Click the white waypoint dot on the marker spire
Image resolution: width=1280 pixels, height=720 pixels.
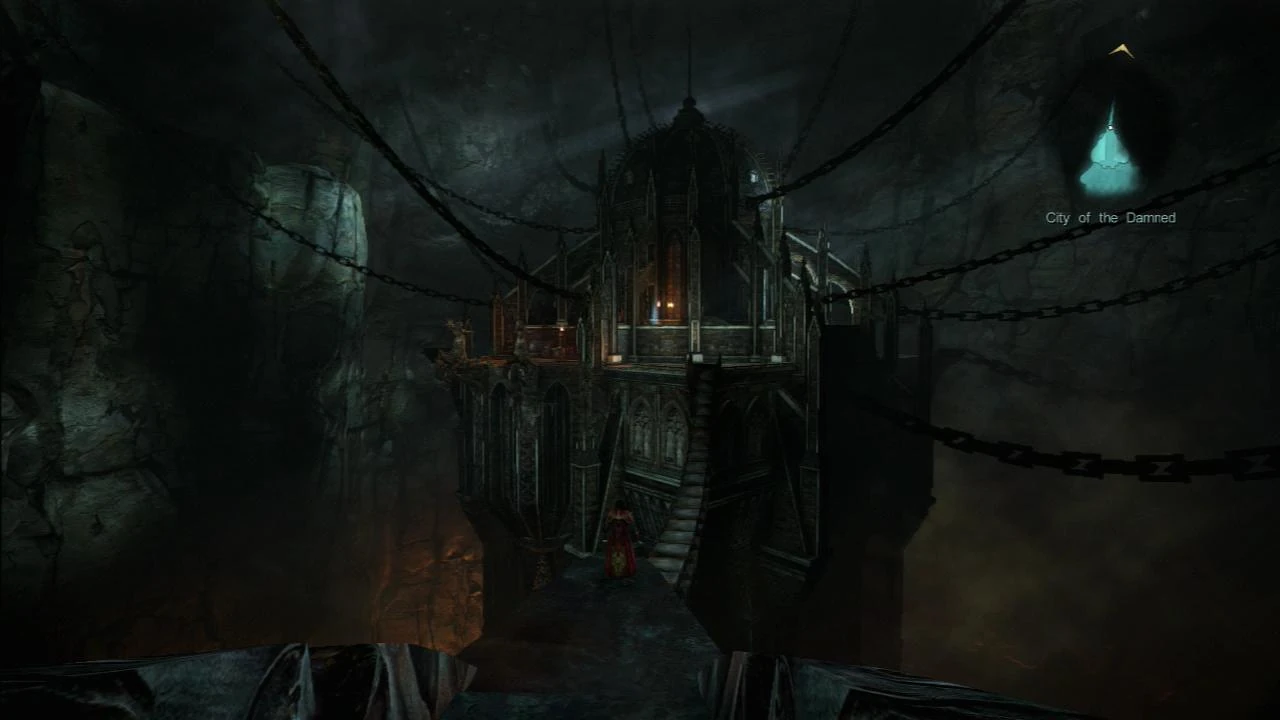1110,127
